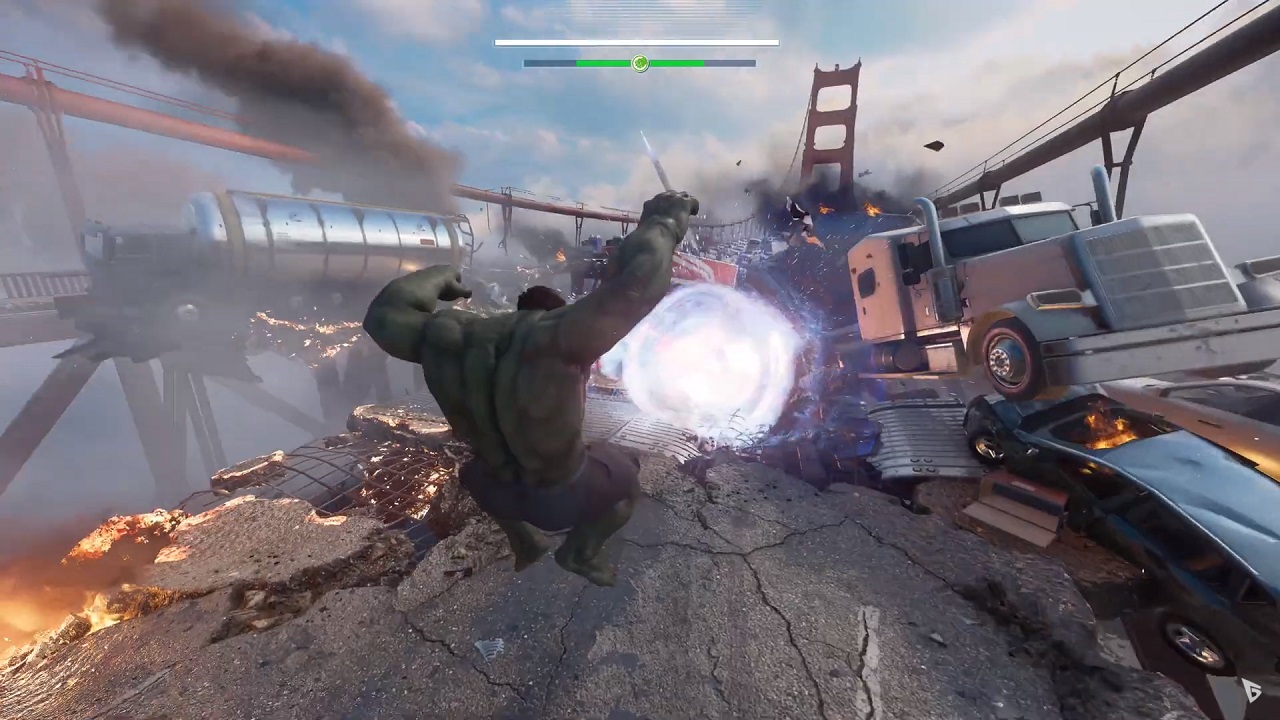This screenshot has width=1280, height=720.
Task: Click the white triangle watermark logo
Action: (1251, 690)
